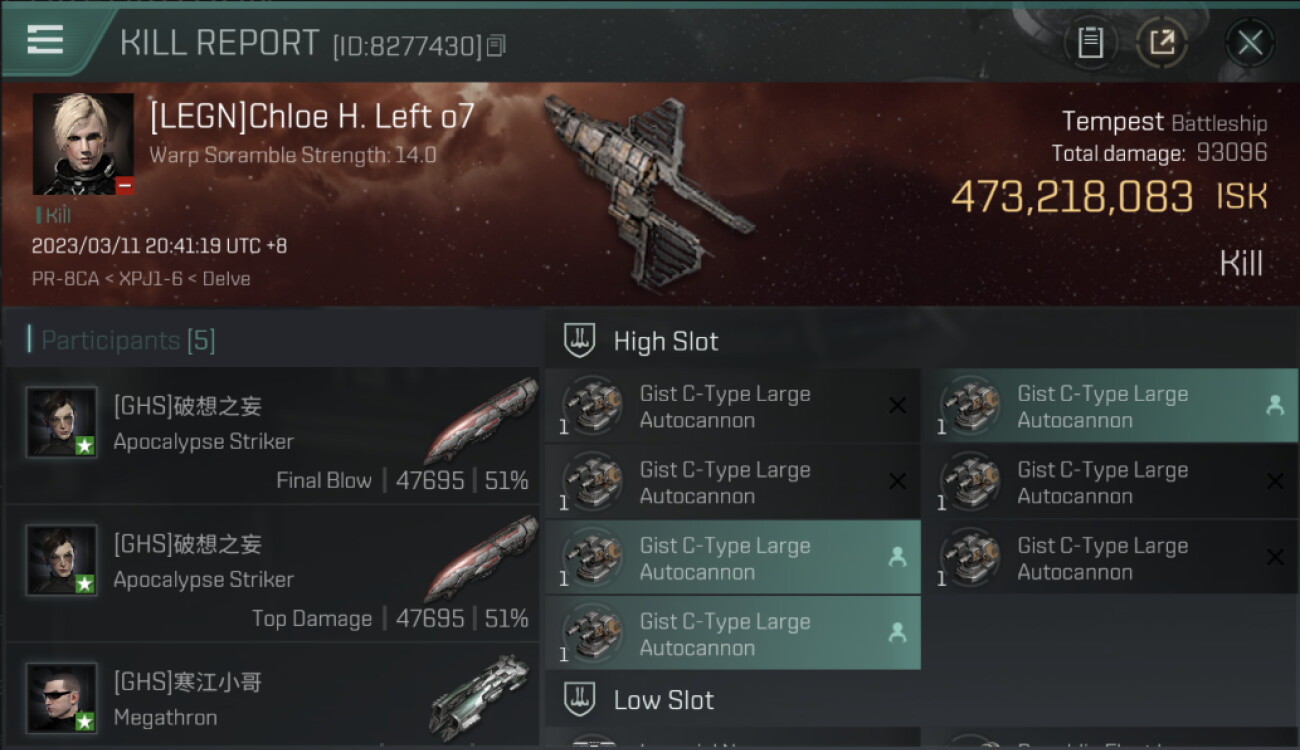Screen dimensions: 1300x750
Task: Select the Megathron participant row
Action: [x=272, y=699]
